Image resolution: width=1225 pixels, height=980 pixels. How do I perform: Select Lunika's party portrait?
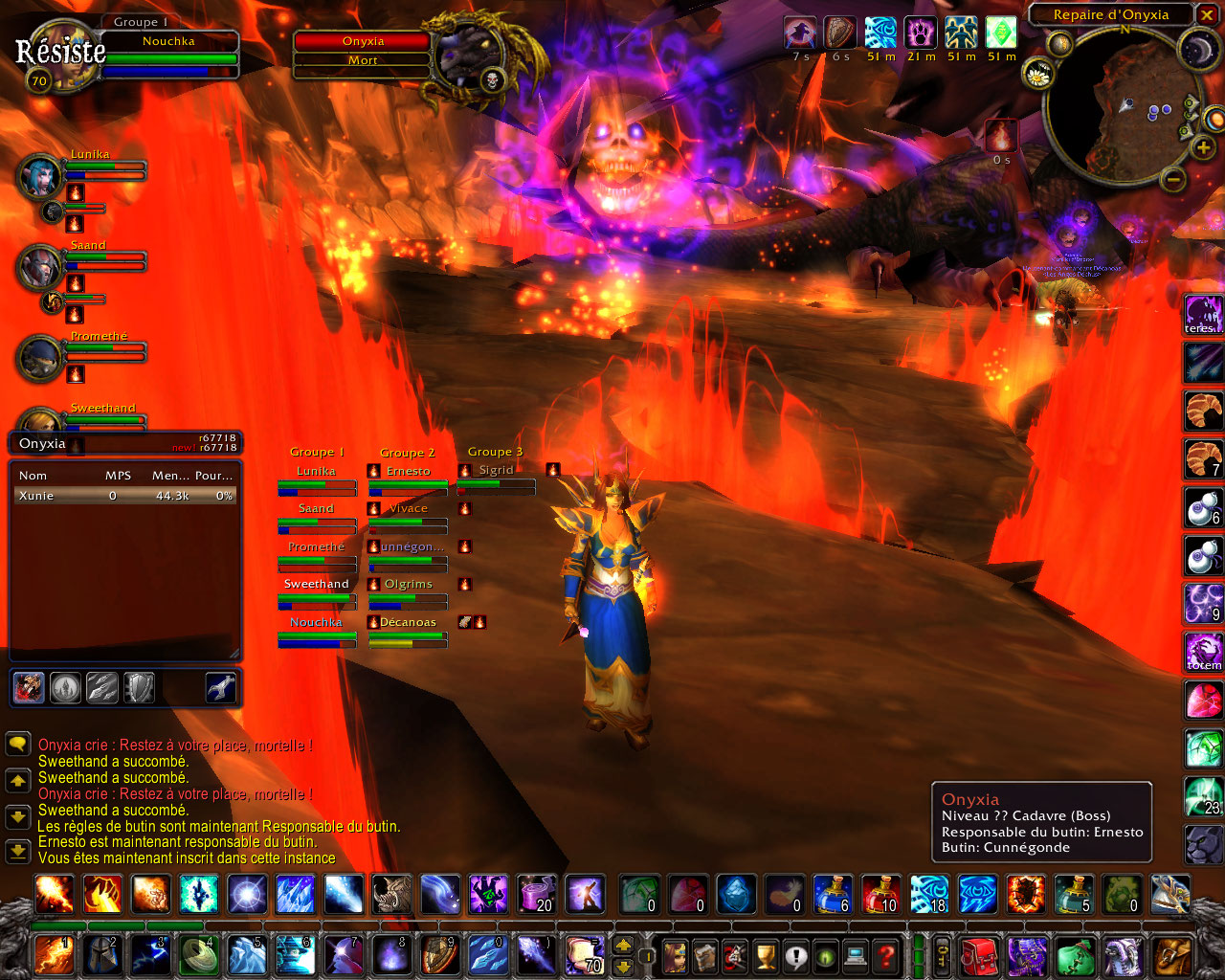[40, 176]
